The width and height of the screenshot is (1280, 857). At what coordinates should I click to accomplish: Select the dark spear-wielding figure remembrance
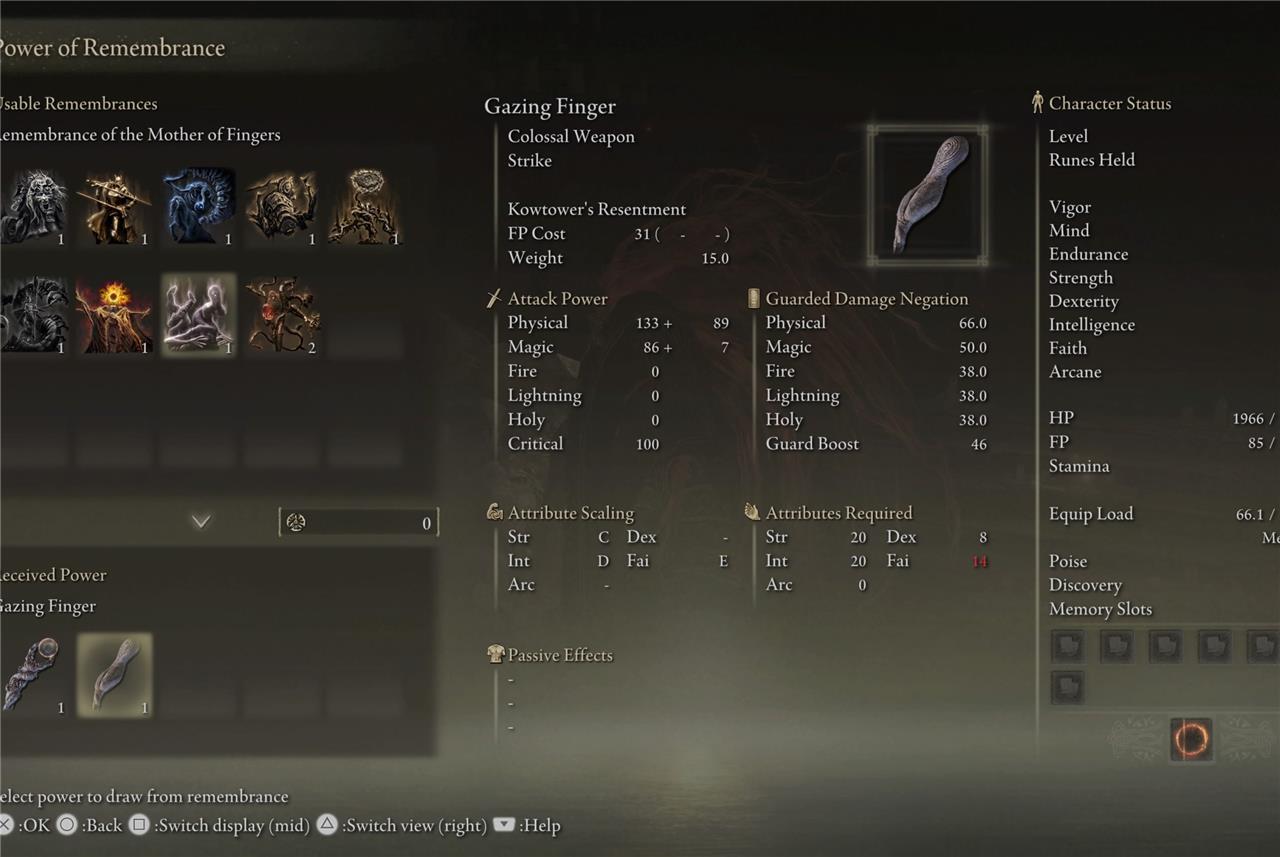[x=33, y=316]
